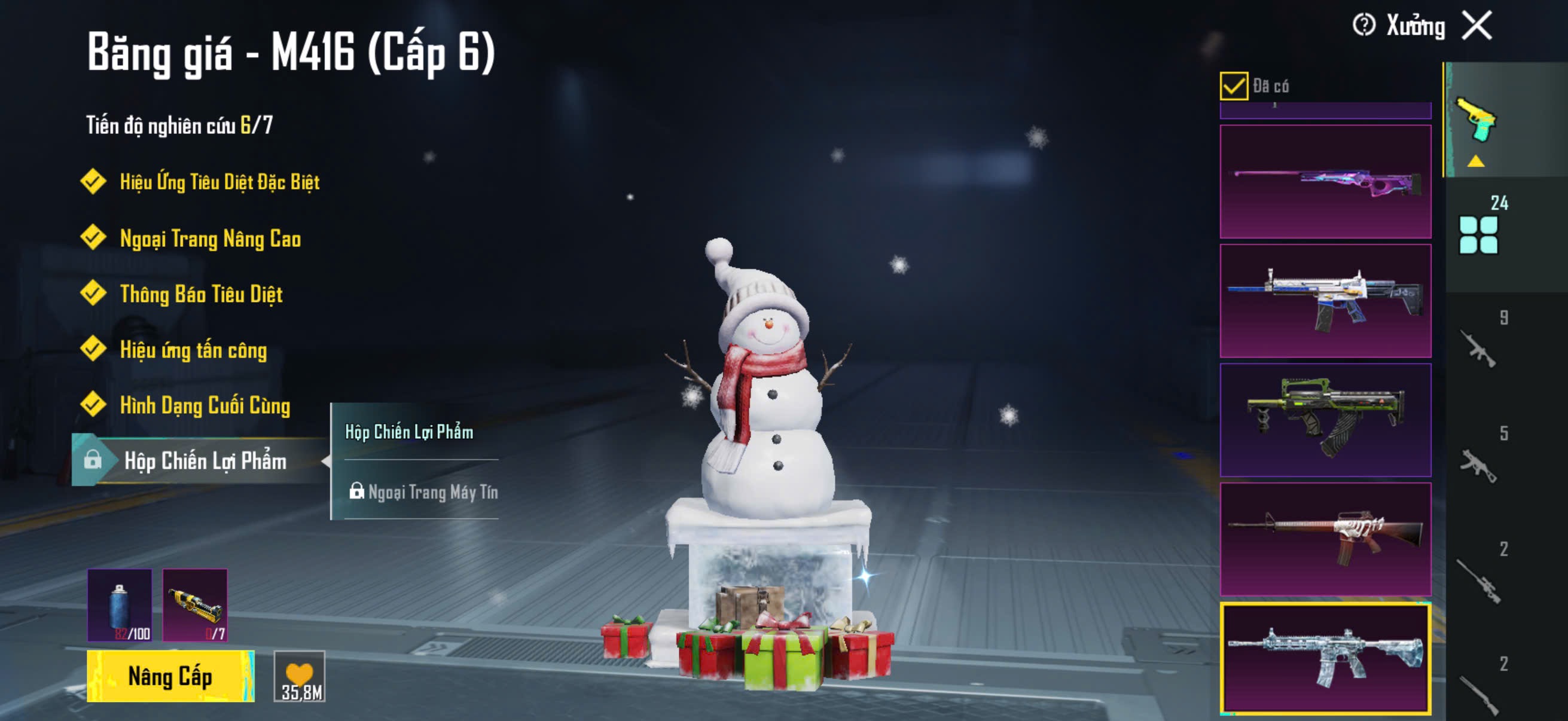Image resolution: width=1568 pixels, height=721 pixels.
Task: Switch to the all-weapons grid category tab
Action: [1478, 235]
